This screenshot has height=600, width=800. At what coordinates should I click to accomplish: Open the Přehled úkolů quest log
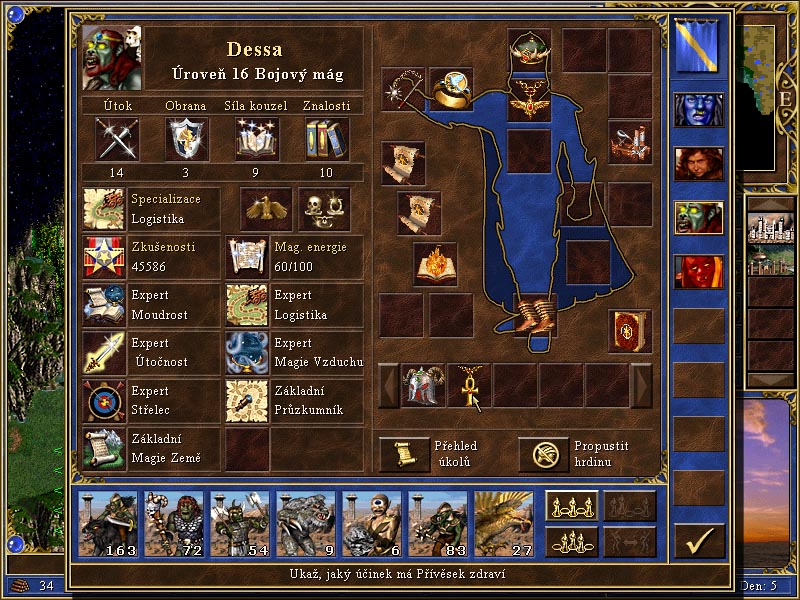(404, 454)
